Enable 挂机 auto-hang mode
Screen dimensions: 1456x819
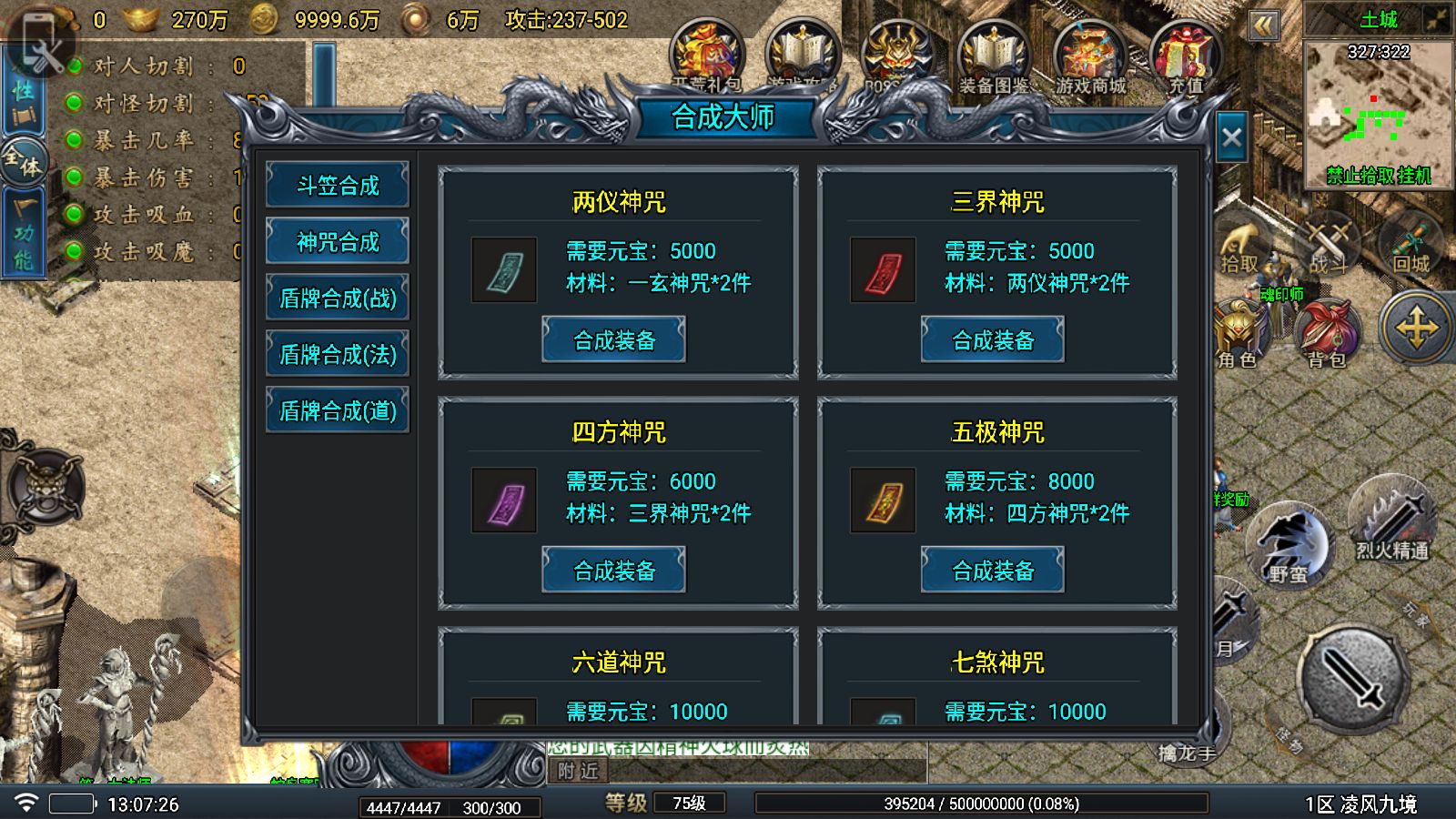coord(1415,175)
